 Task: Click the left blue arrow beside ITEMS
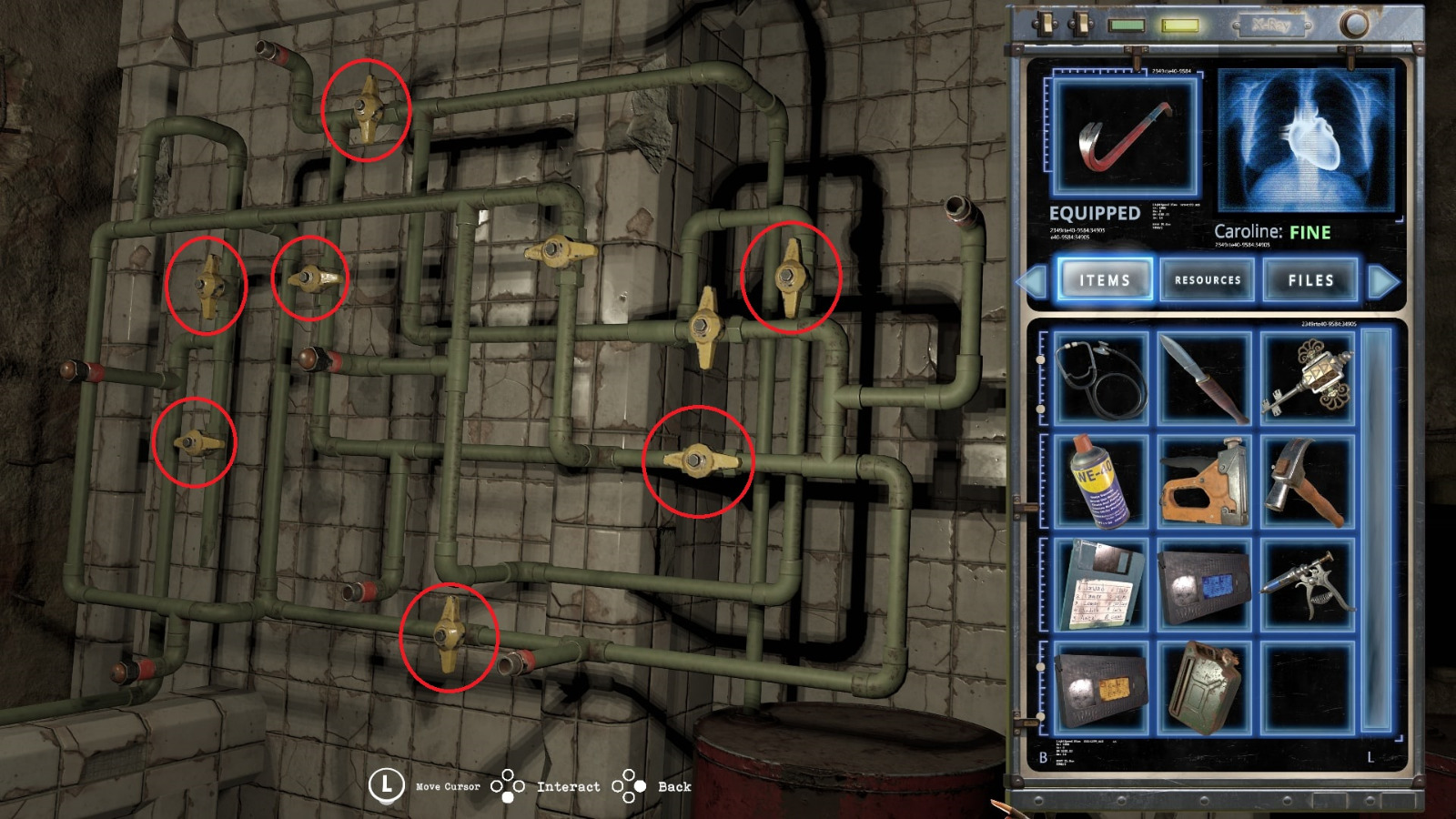1033,280
